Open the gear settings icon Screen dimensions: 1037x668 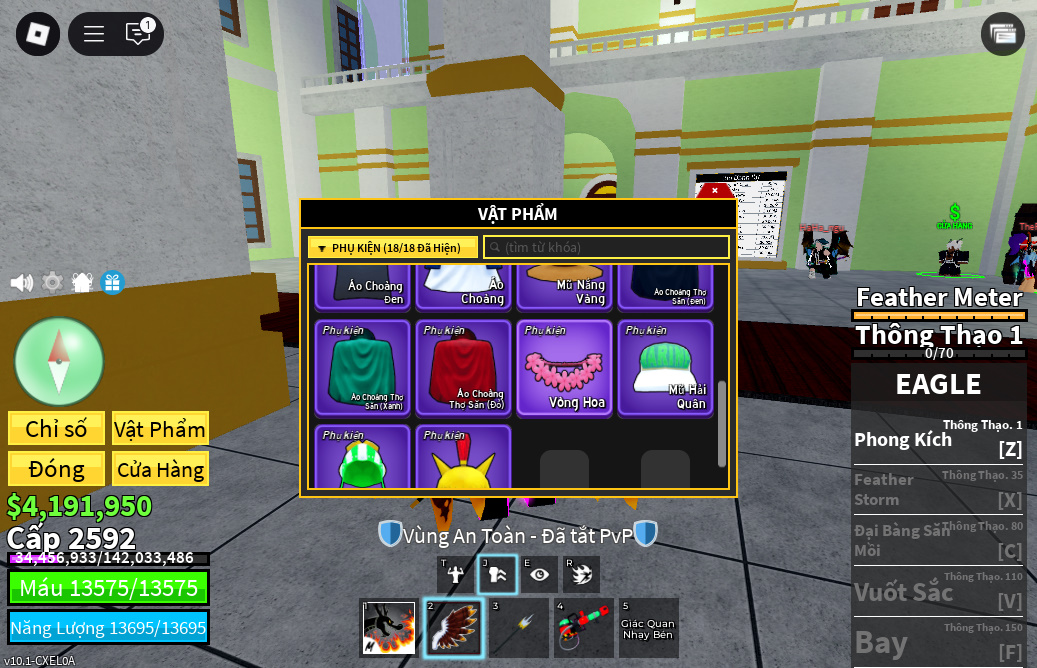coord(52,283)
